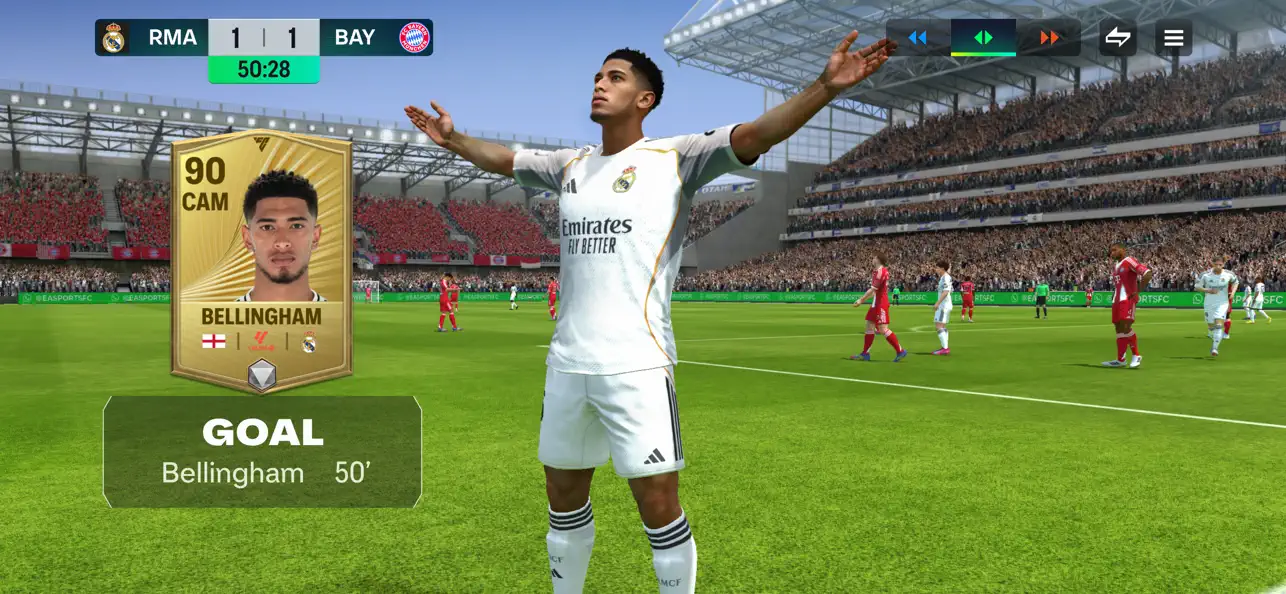The height and width of the screenshot is (594, 1286).
Task: Open the substitution swap arrows button
Action: 1118,38
